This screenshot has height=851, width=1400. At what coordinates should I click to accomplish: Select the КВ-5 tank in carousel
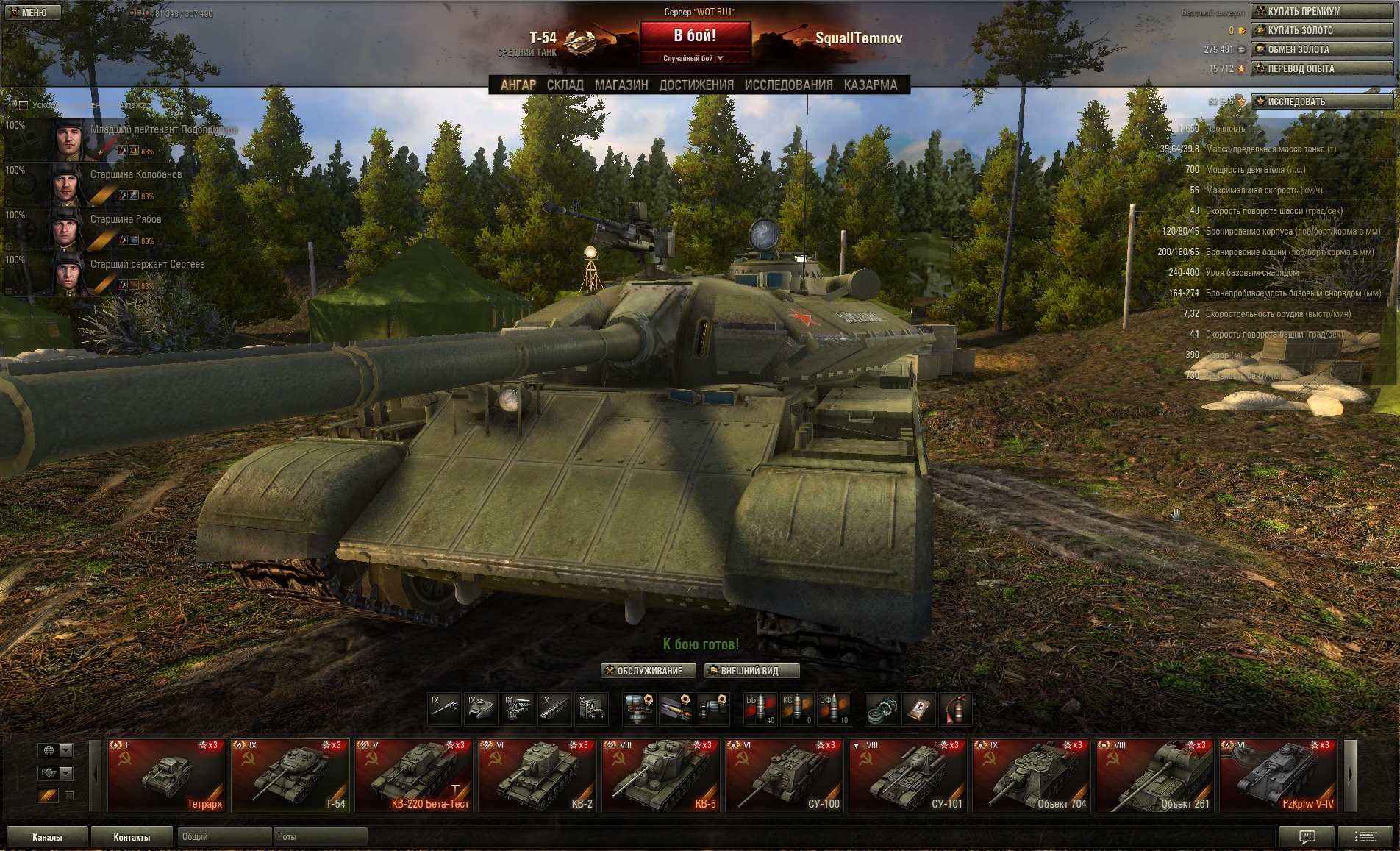click(x=660, y=775)
